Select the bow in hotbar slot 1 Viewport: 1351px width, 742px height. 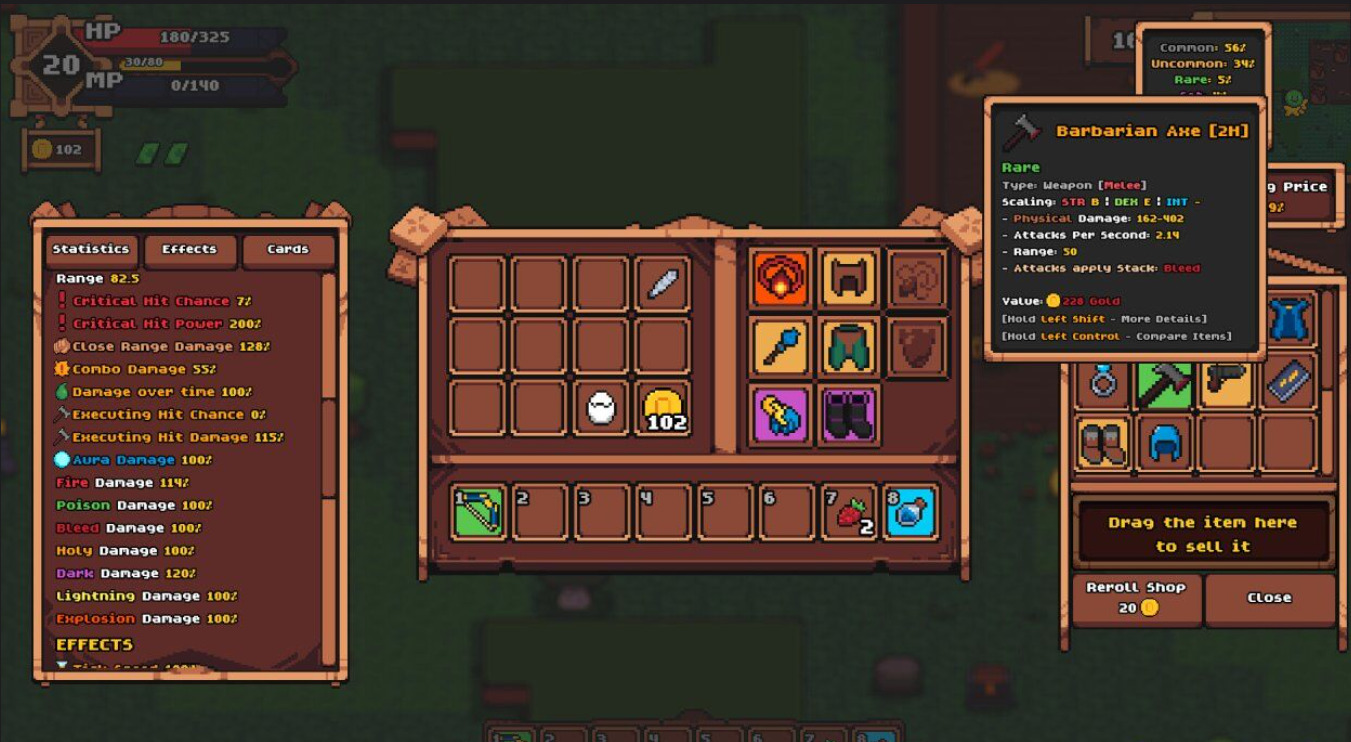pos(479,512)
